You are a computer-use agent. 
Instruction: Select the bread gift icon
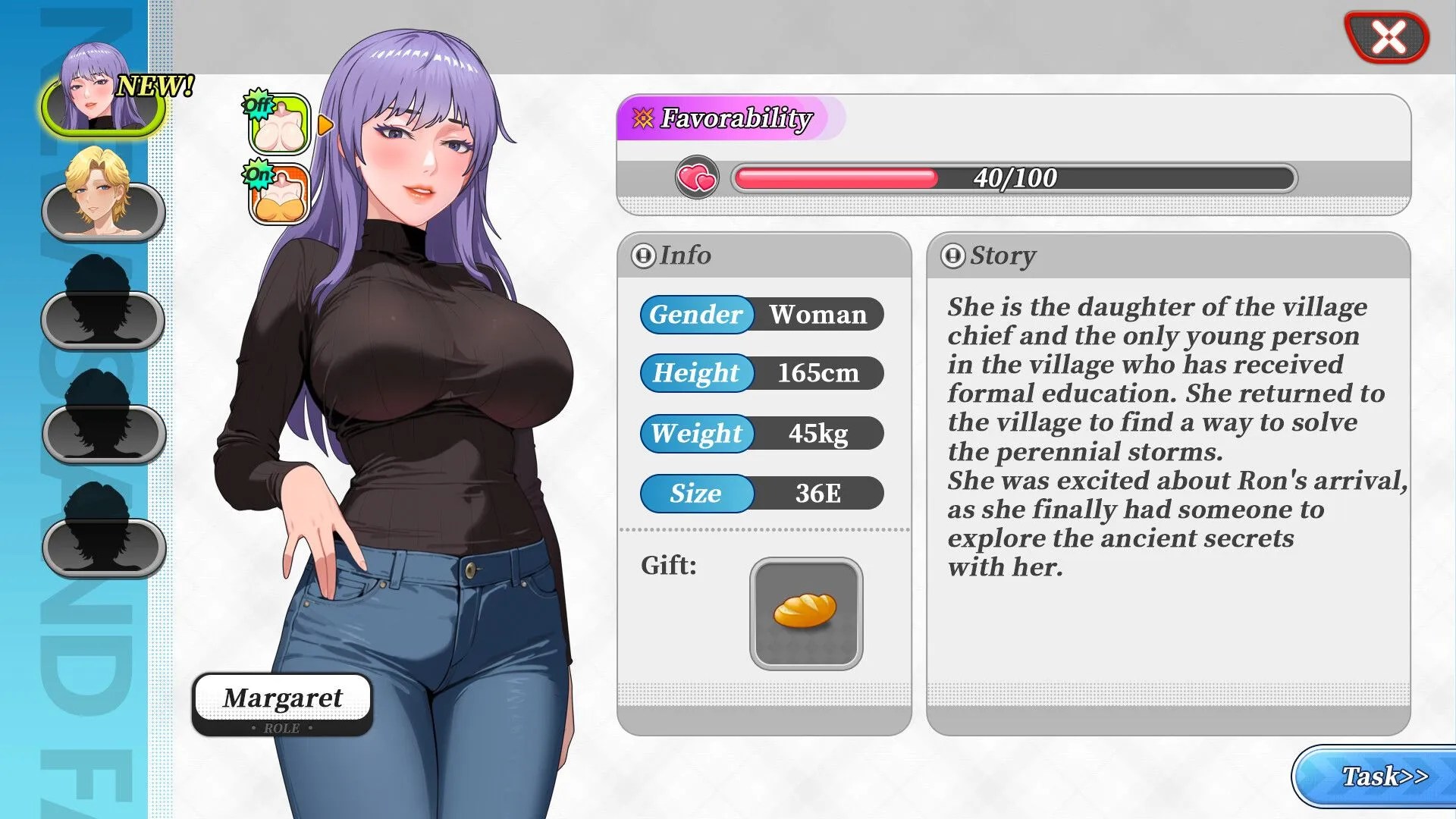805,611
